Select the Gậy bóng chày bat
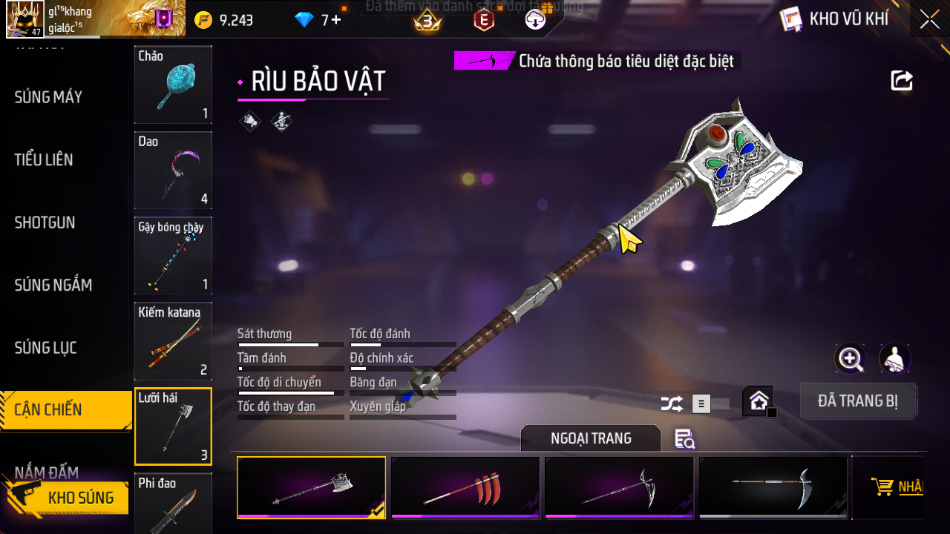950x534 pixels. 173,255
